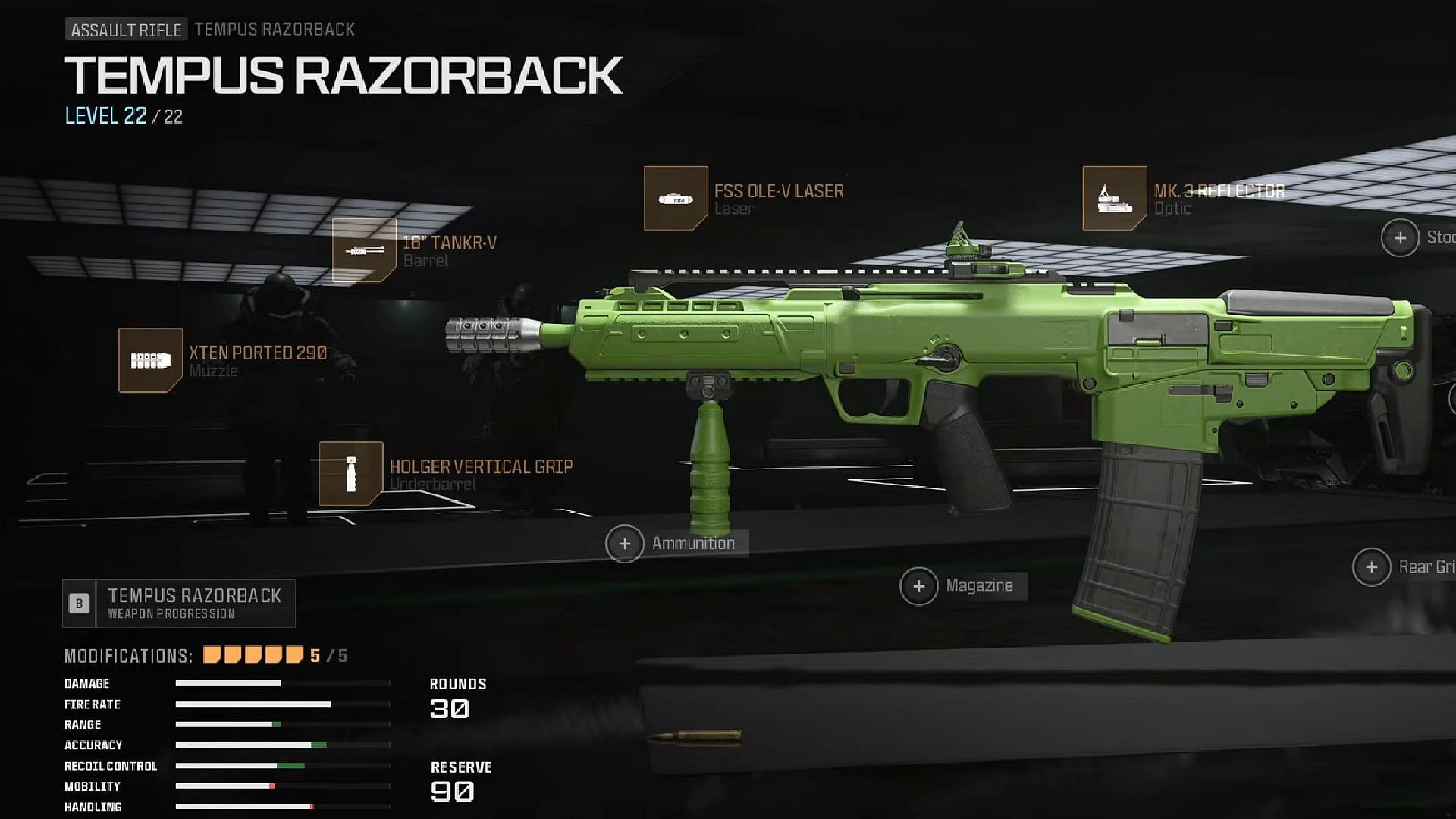The height and width of the screenshot is (819, 1456).
Task: Add a Stock attachment
Action: pos(1400,238)
